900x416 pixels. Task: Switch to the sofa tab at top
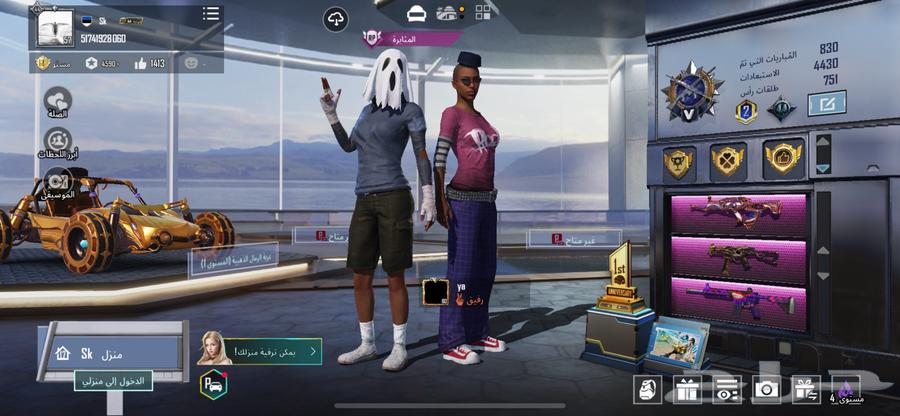point(417,13)
